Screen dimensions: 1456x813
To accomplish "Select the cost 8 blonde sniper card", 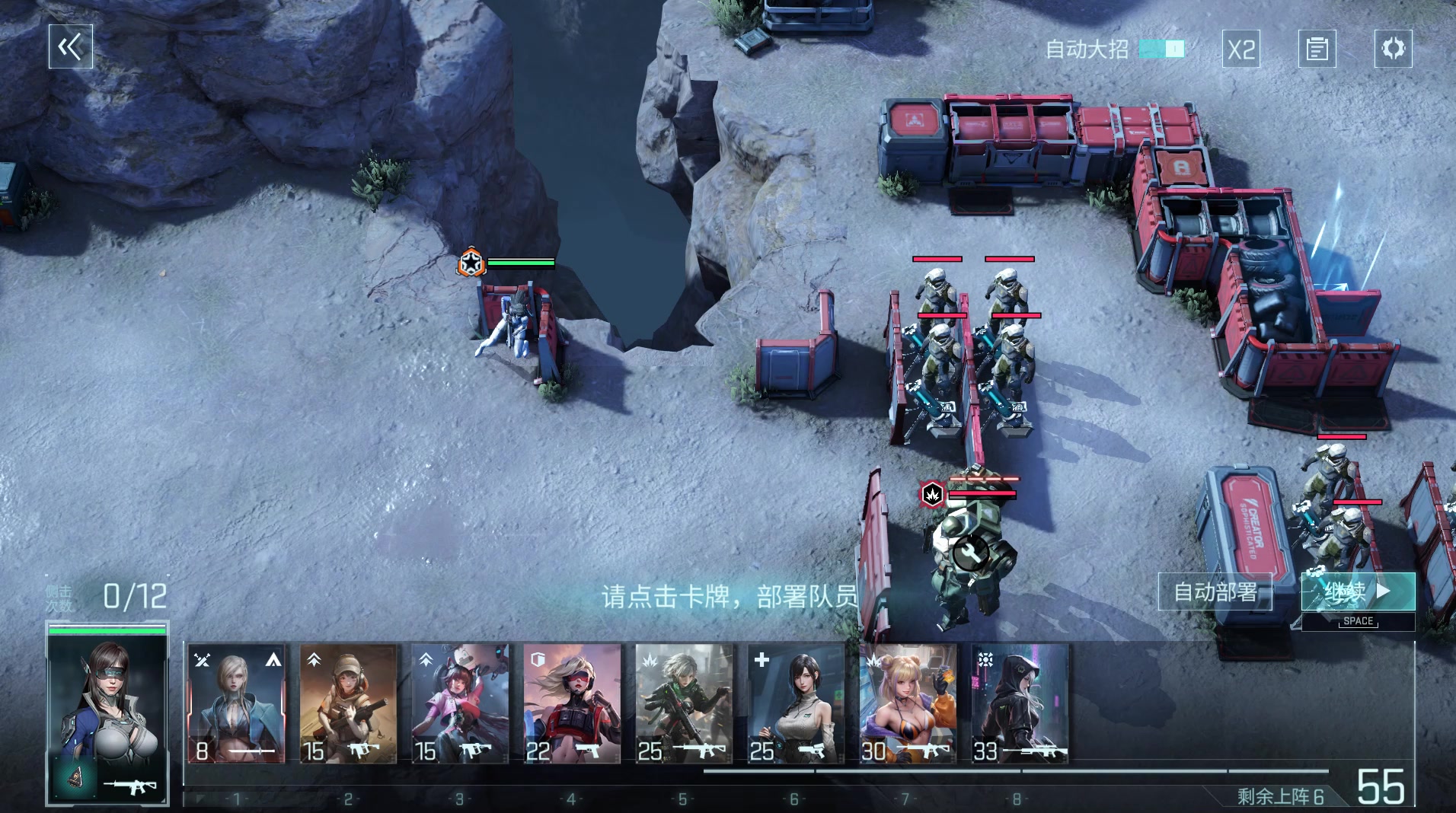I will click(236, 703).
